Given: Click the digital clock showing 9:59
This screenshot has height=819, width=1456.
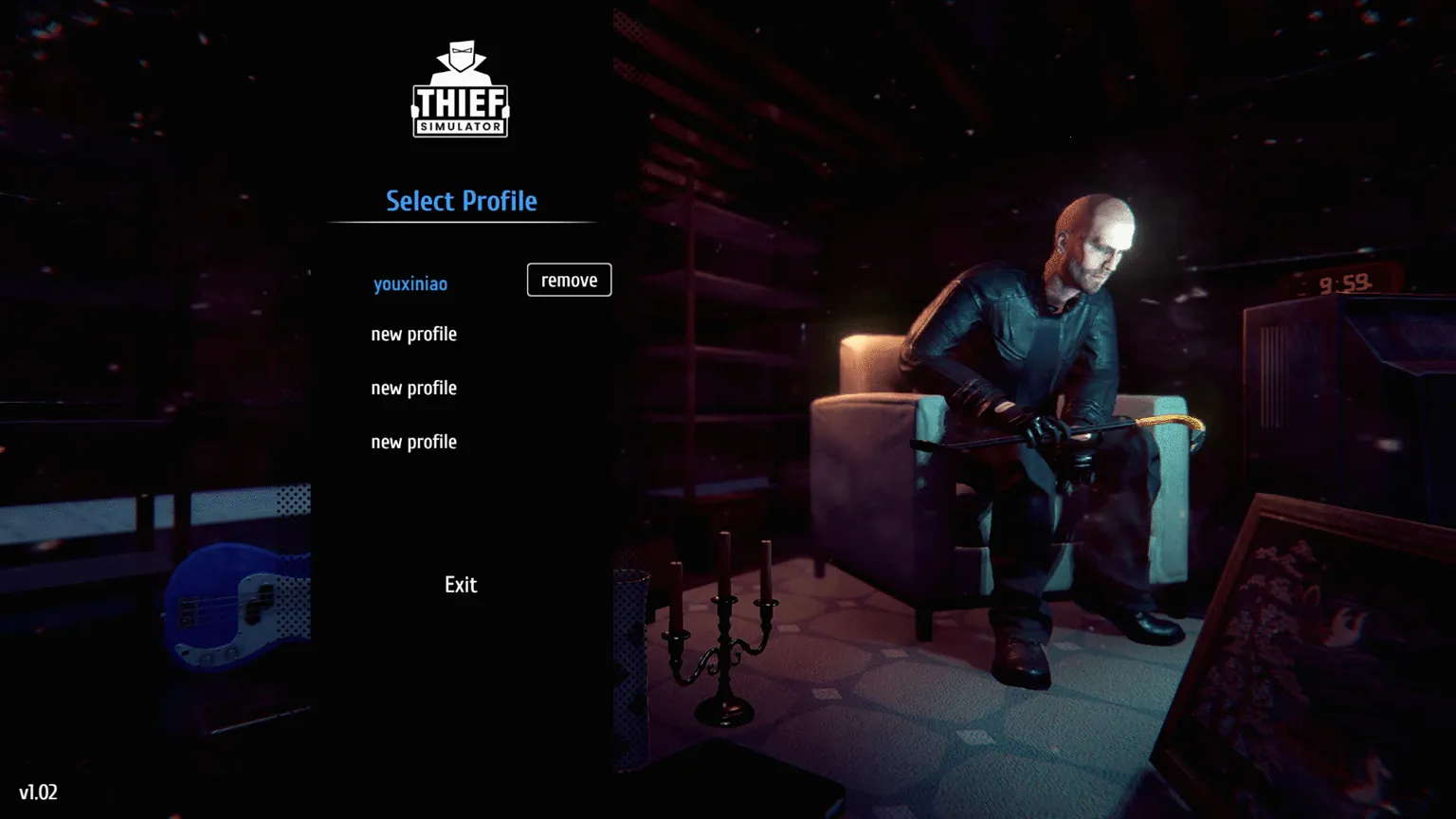Looking at the screenshot, I should [x=1346, y=282].
